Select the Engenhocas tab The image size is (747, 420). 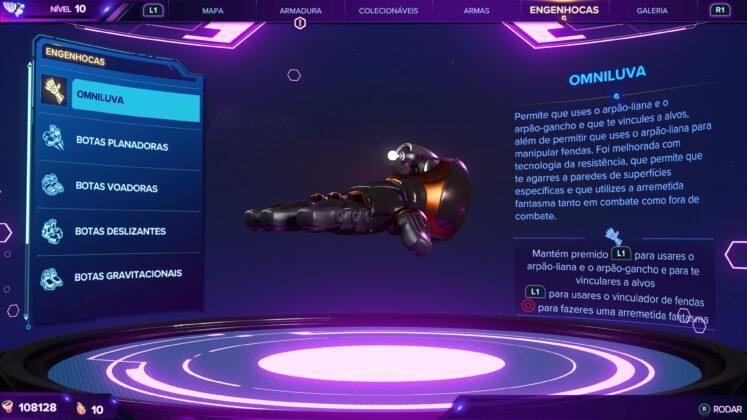(564, 11)
